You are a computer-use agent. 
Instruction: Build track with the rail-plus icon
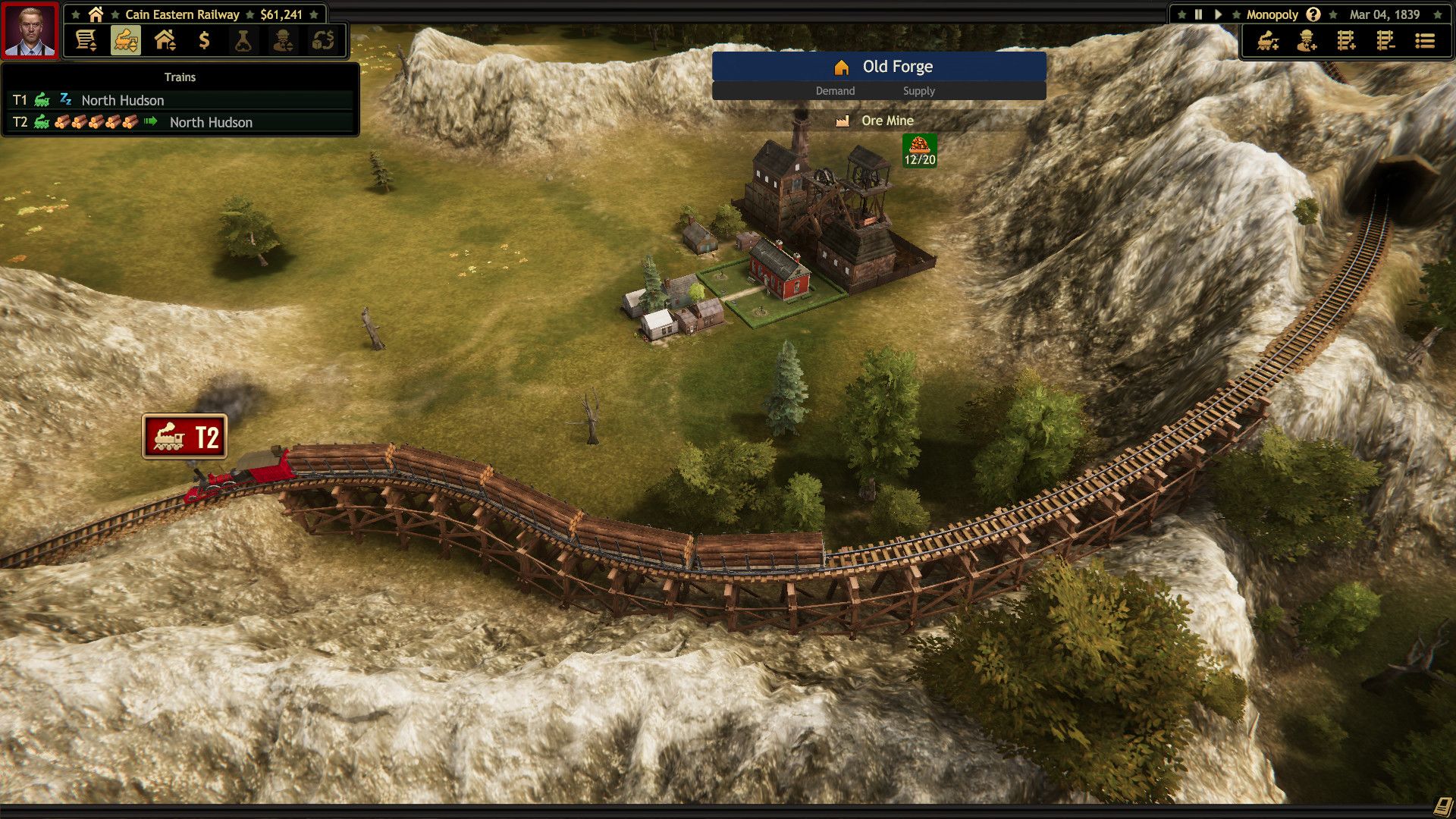tap(1346, 41)
